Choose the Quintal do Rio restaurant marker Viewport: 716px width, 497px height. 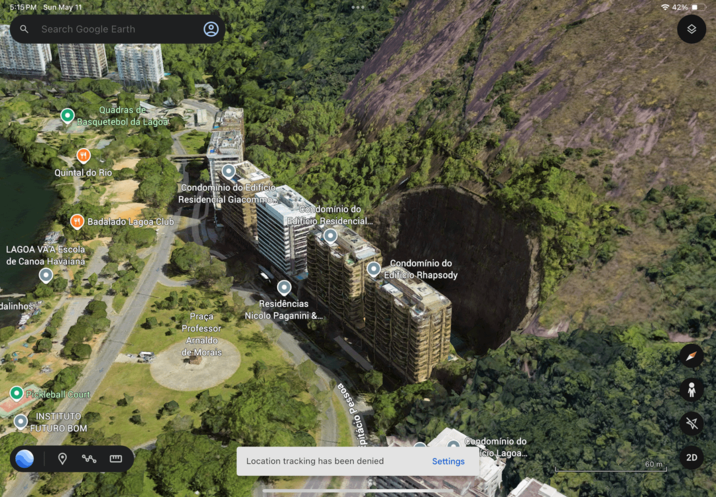[x=84, y=156]
